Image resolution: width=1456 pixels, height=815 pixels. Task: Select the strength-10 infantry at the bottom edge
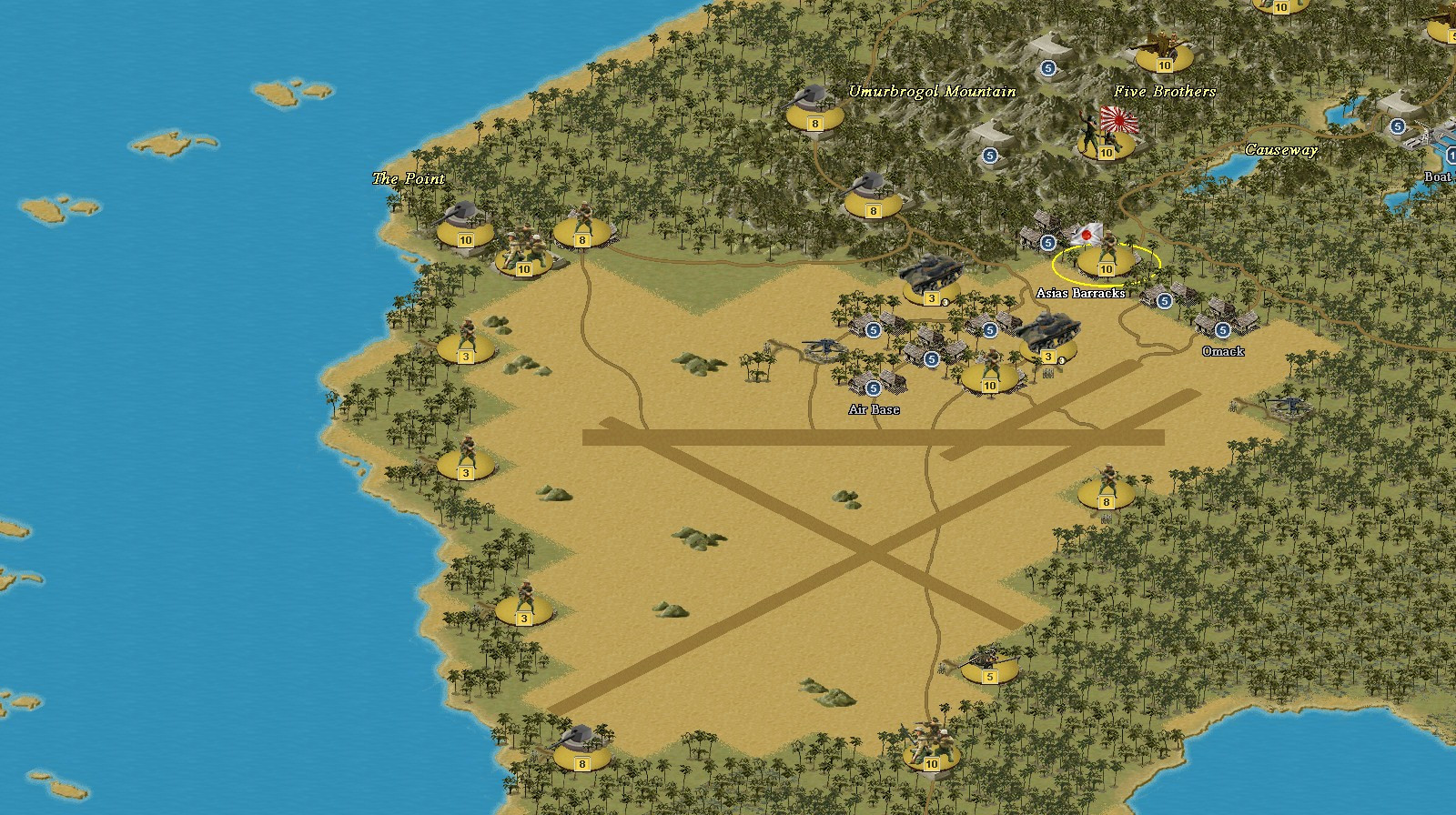[930, 755]
